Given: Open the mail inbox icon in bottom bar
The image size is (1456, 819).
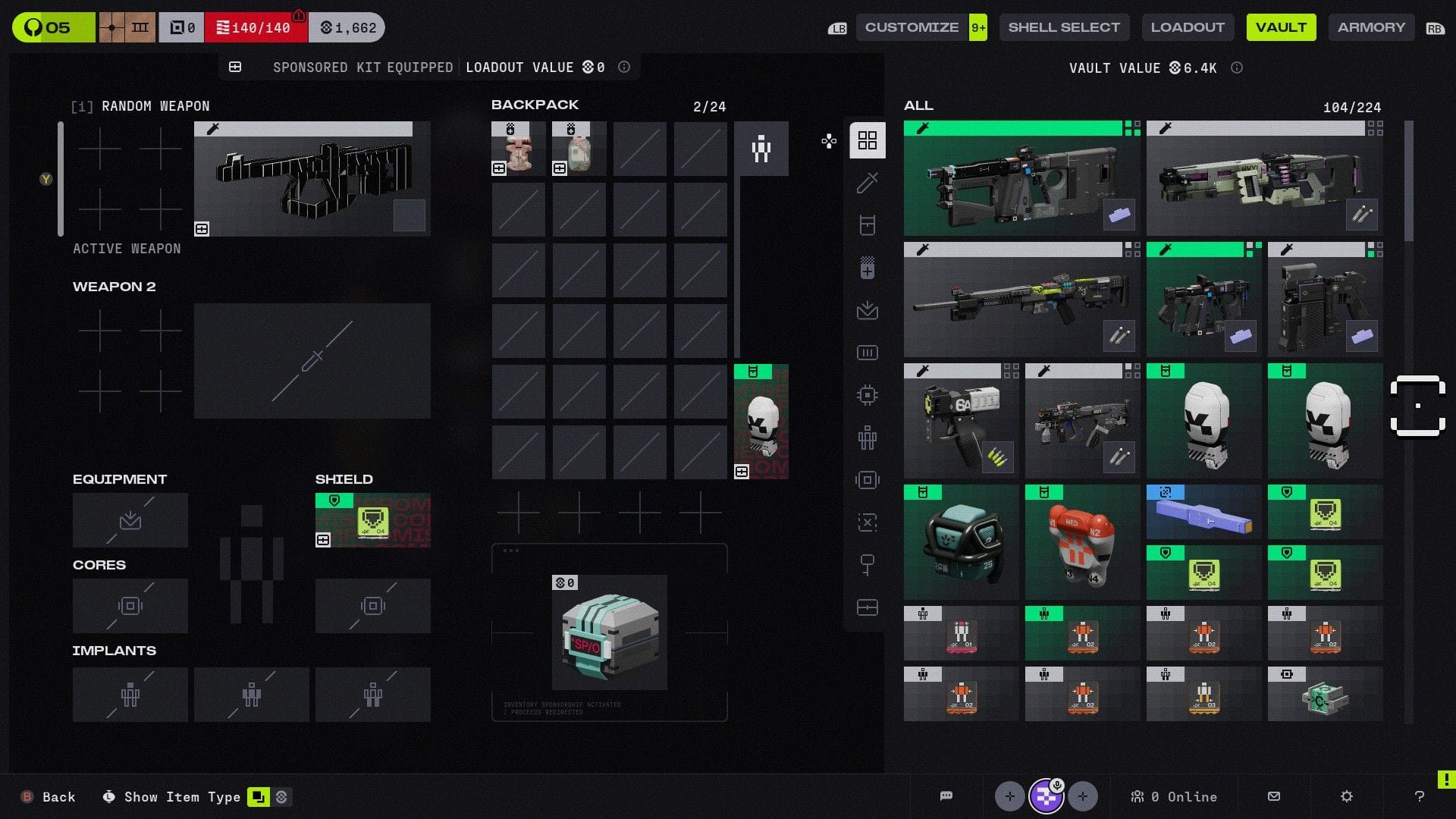Looking at the screenshot, I should click(x=1274, y=796).
